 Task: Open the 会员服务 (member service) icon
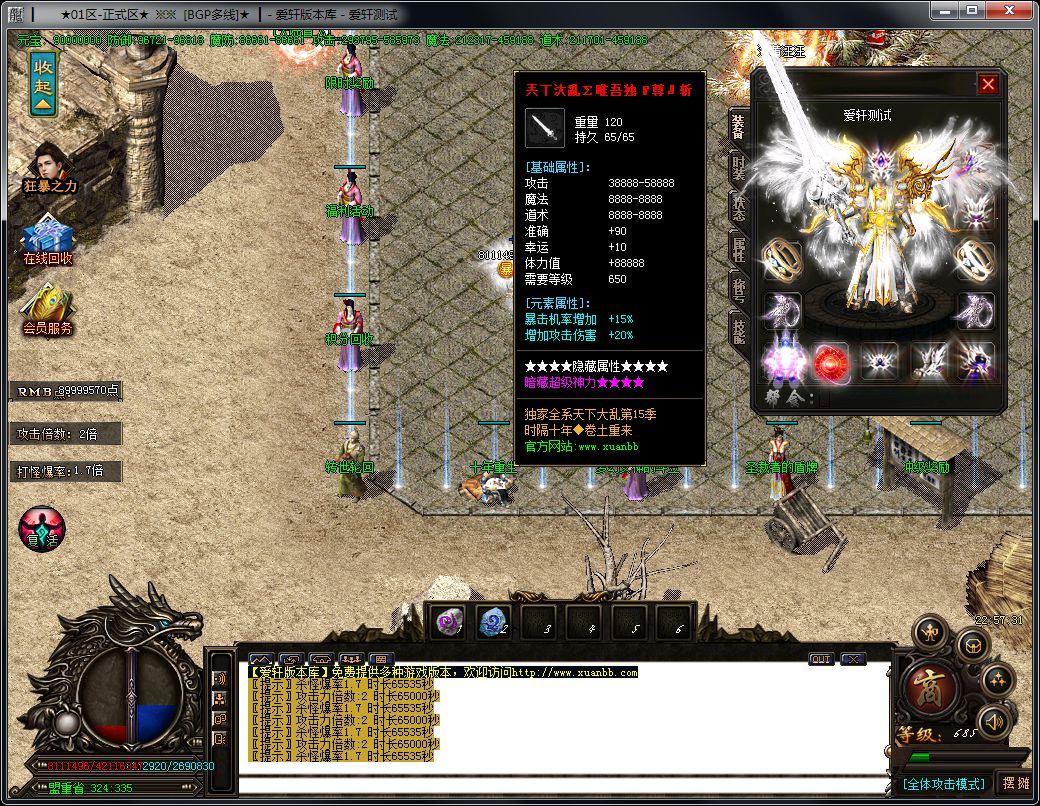(x=49, y=309)
